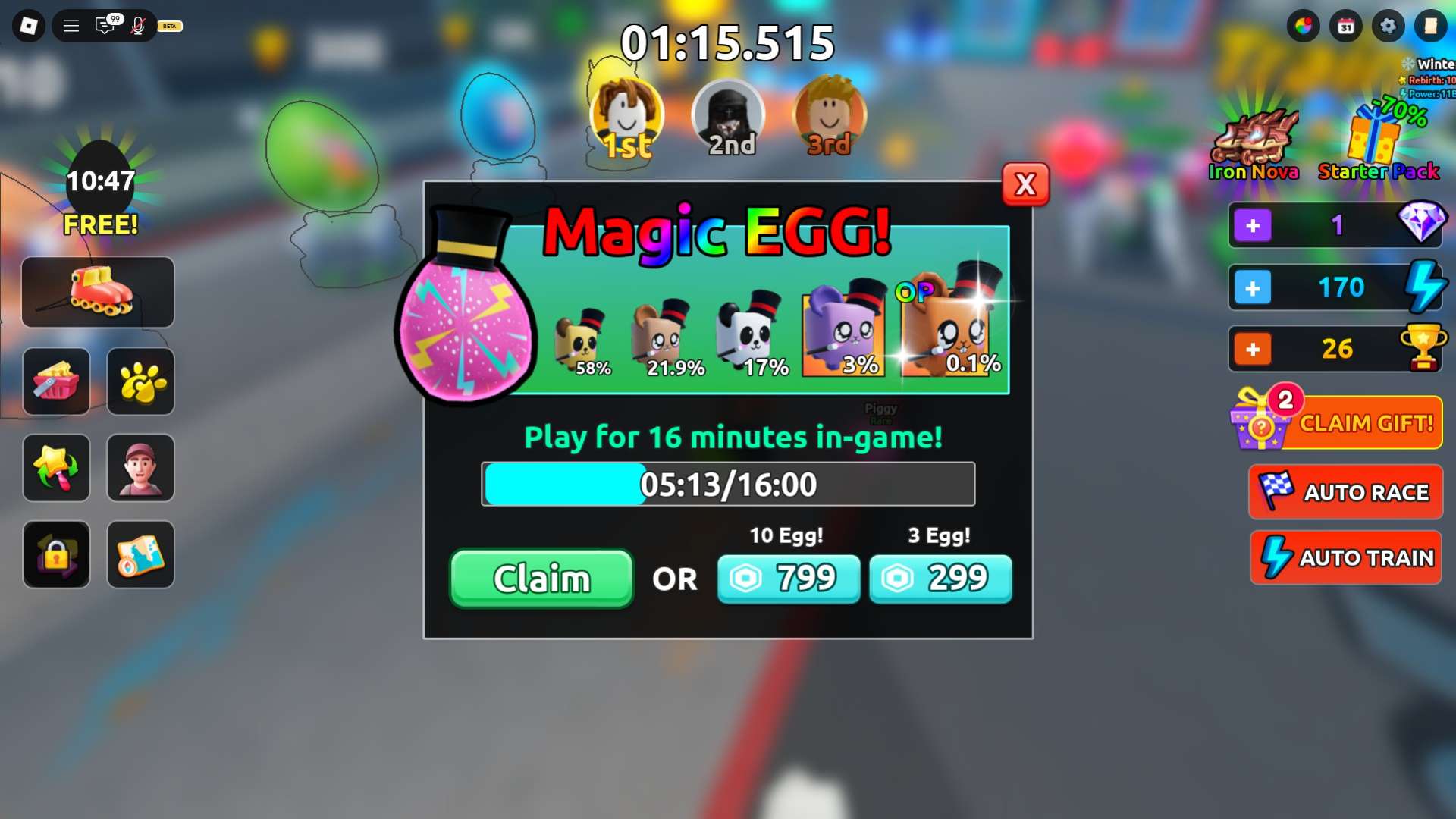Open the pets paw icon
Image resolution: width=1456 pixels, height=819 pixels.
click(140, 381)
